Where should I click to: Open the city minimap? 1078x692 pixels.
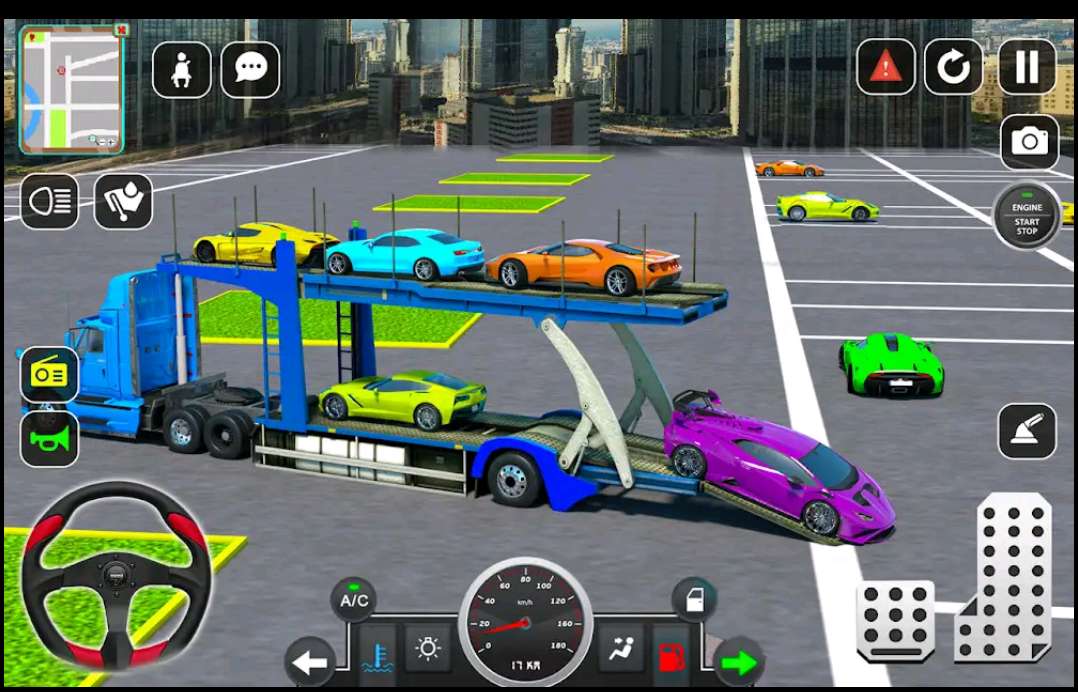(71, 88)
